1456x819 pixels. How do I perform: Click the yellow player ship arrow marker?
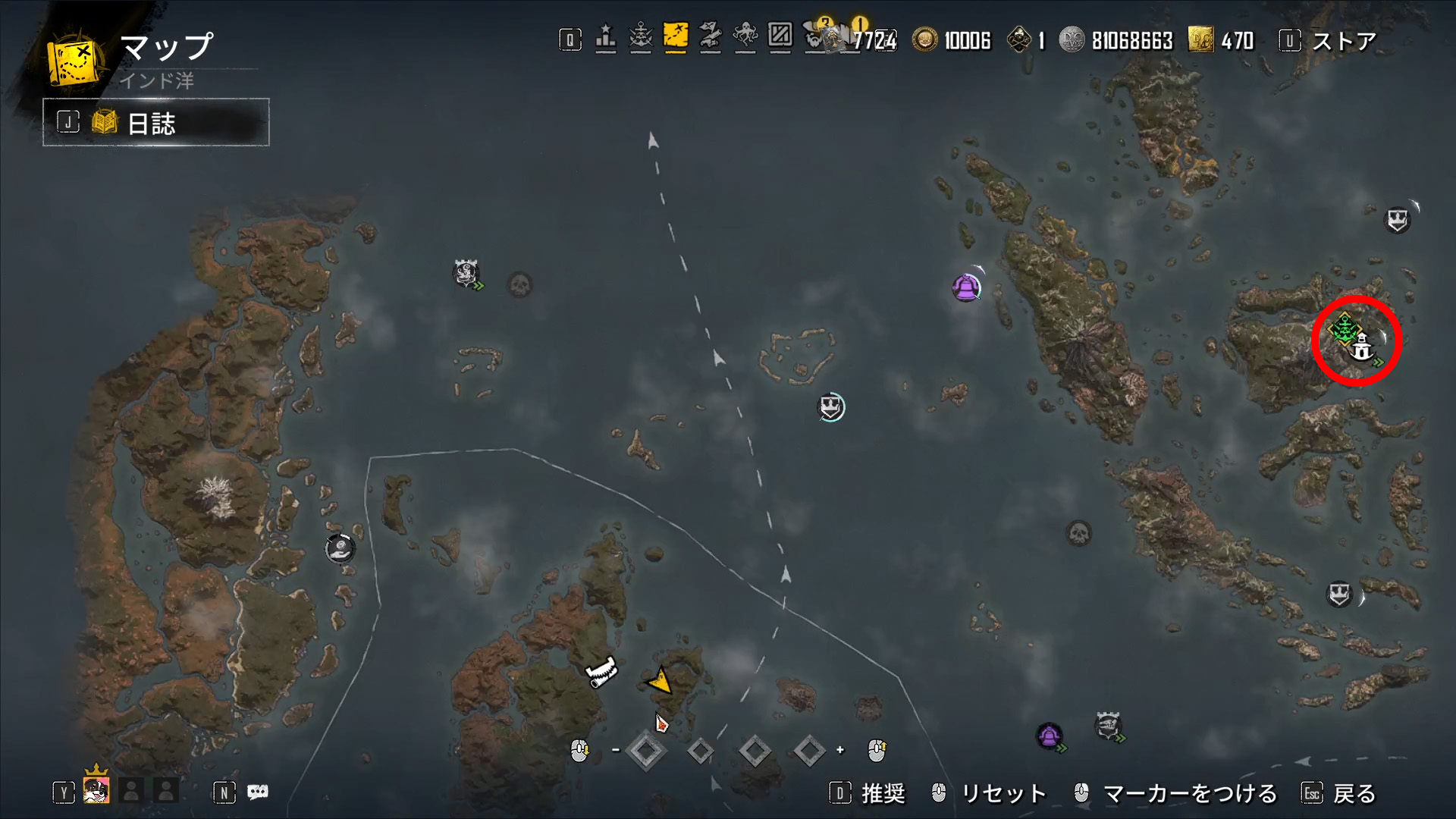point(660,680)
